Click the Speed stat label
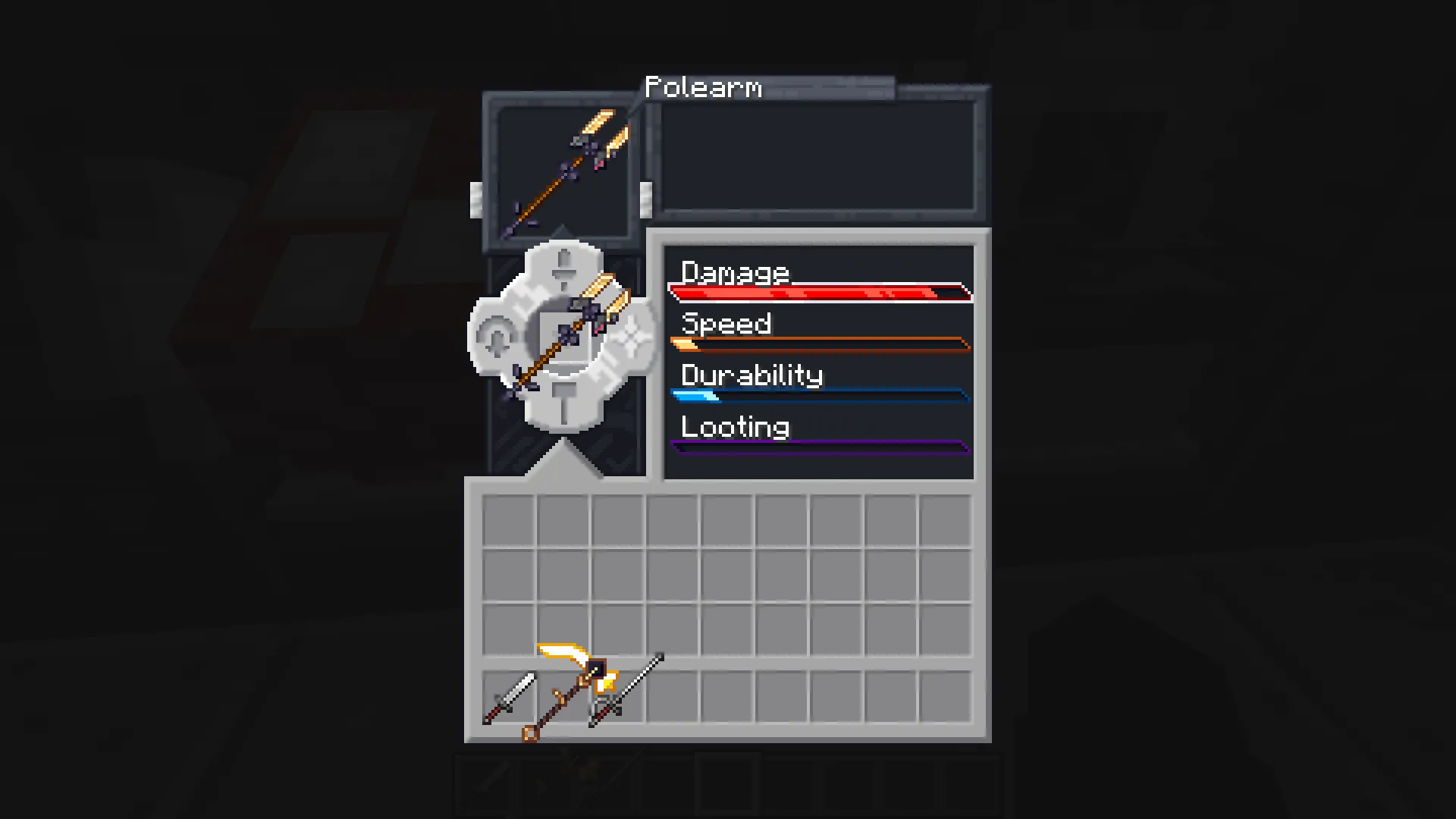The width and height of the screenshot is (1456, 819). click(x=726, y=324)
